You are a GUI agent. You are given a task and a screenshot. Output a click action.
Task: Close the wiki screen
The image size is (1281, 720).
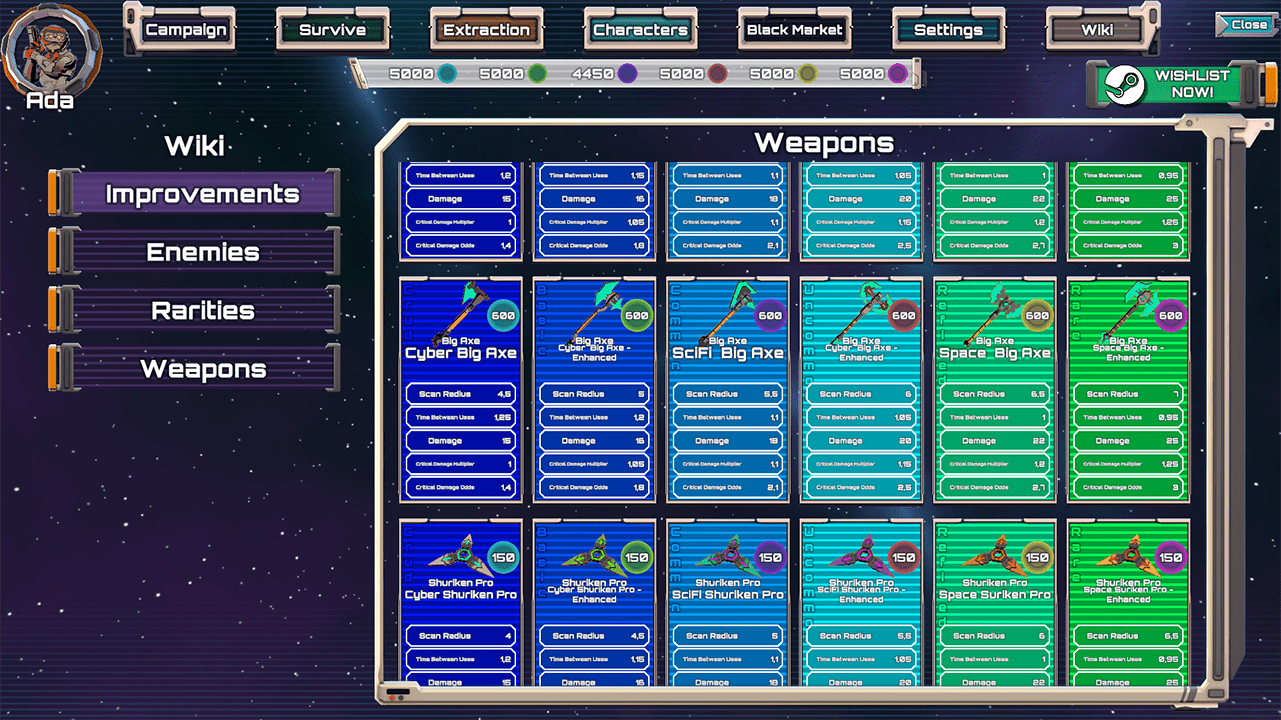click(x=1248, y=25)
